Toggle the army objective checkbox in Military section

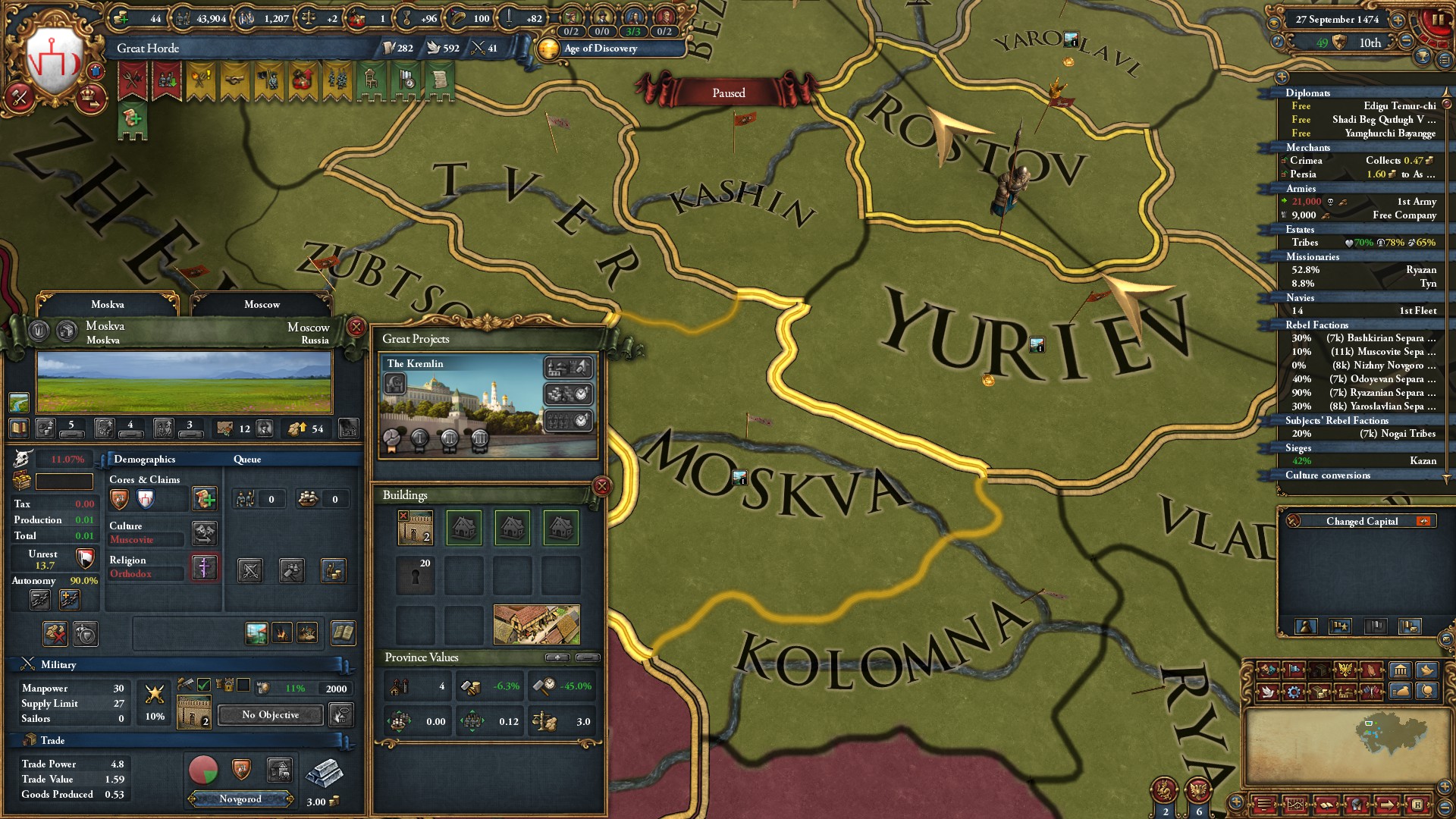click(203, 686)
